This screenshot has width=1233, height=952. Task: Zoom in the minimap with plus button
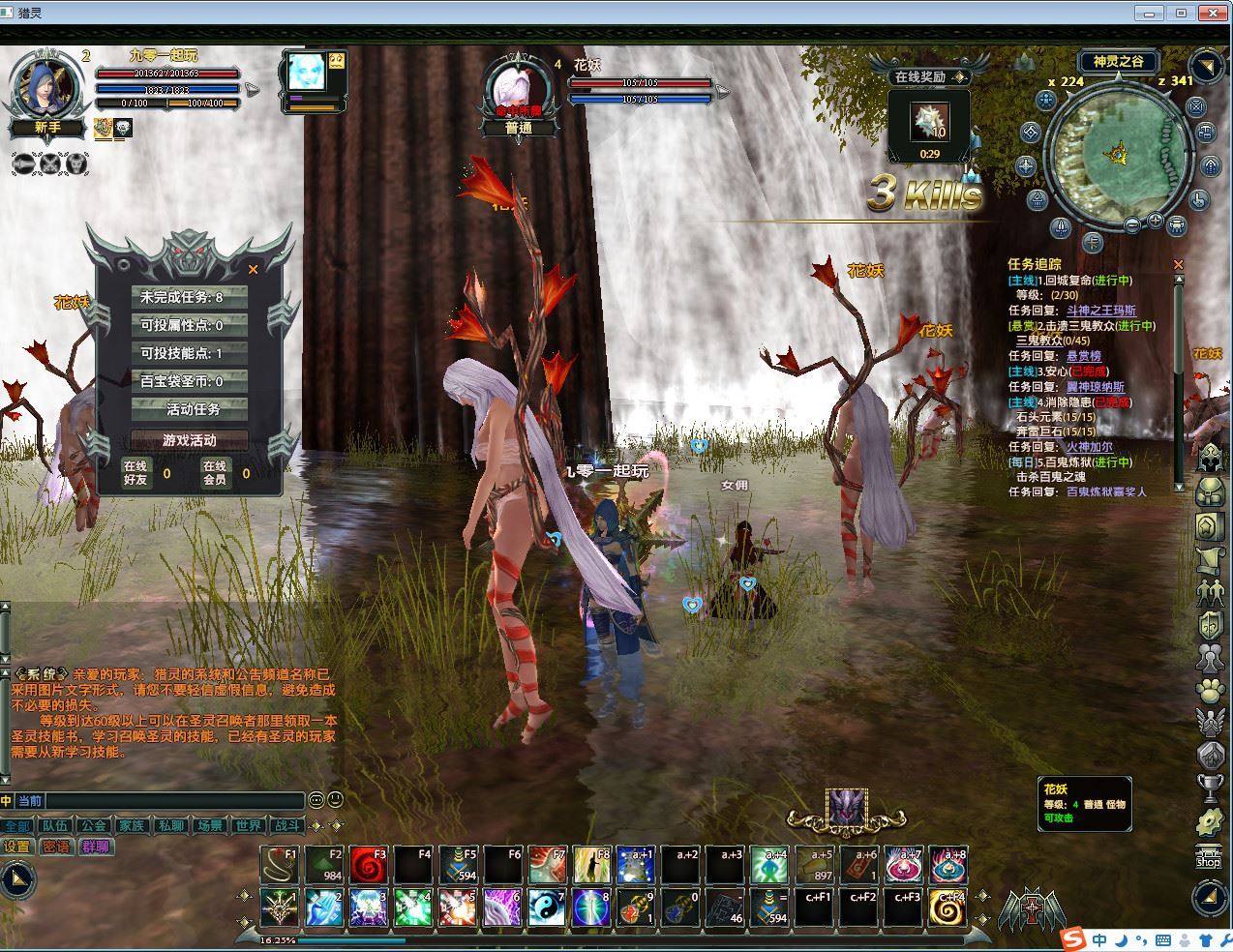tap(1156, 222)
